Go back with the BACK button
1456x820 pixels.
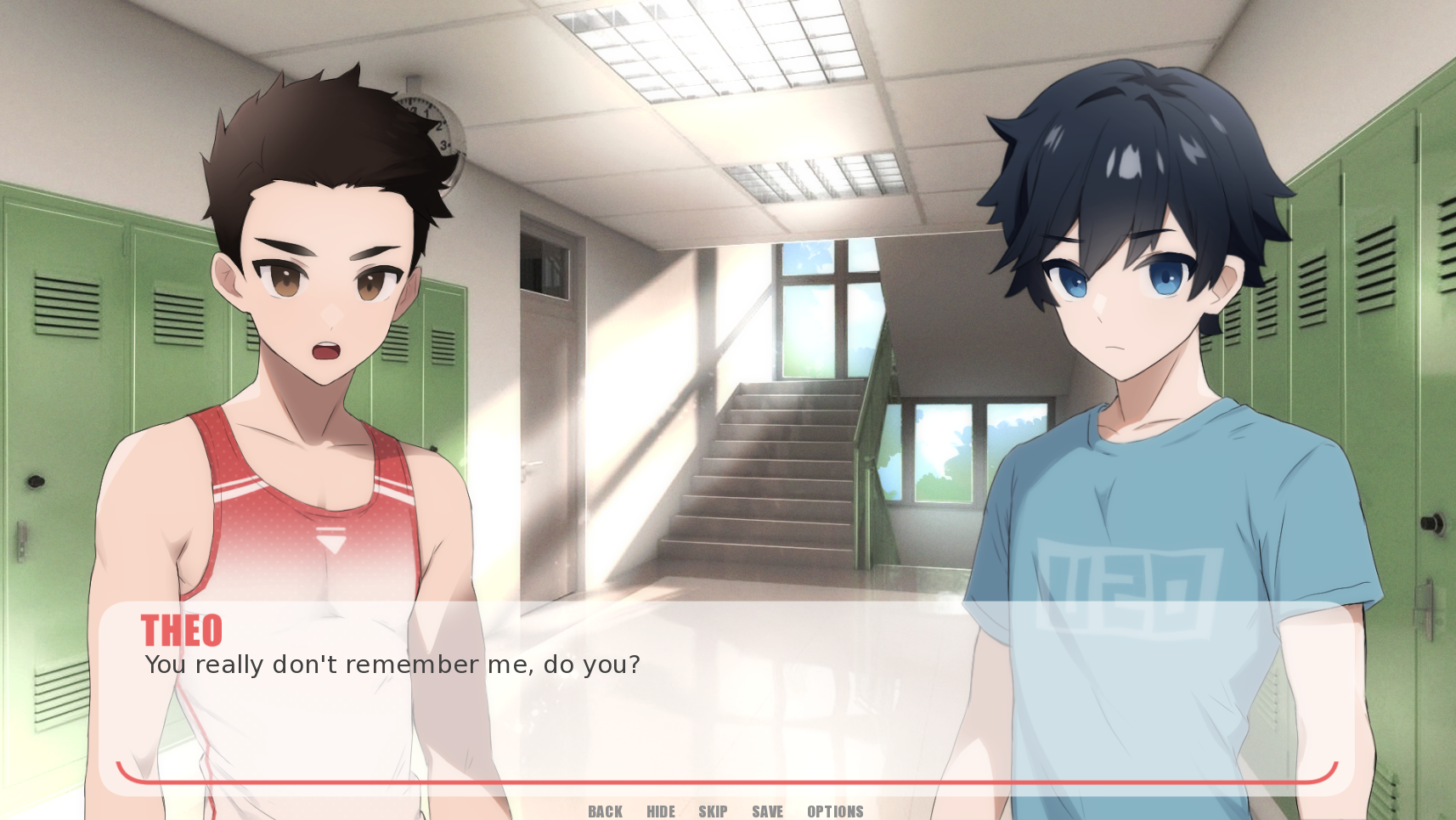pos(605,812)
